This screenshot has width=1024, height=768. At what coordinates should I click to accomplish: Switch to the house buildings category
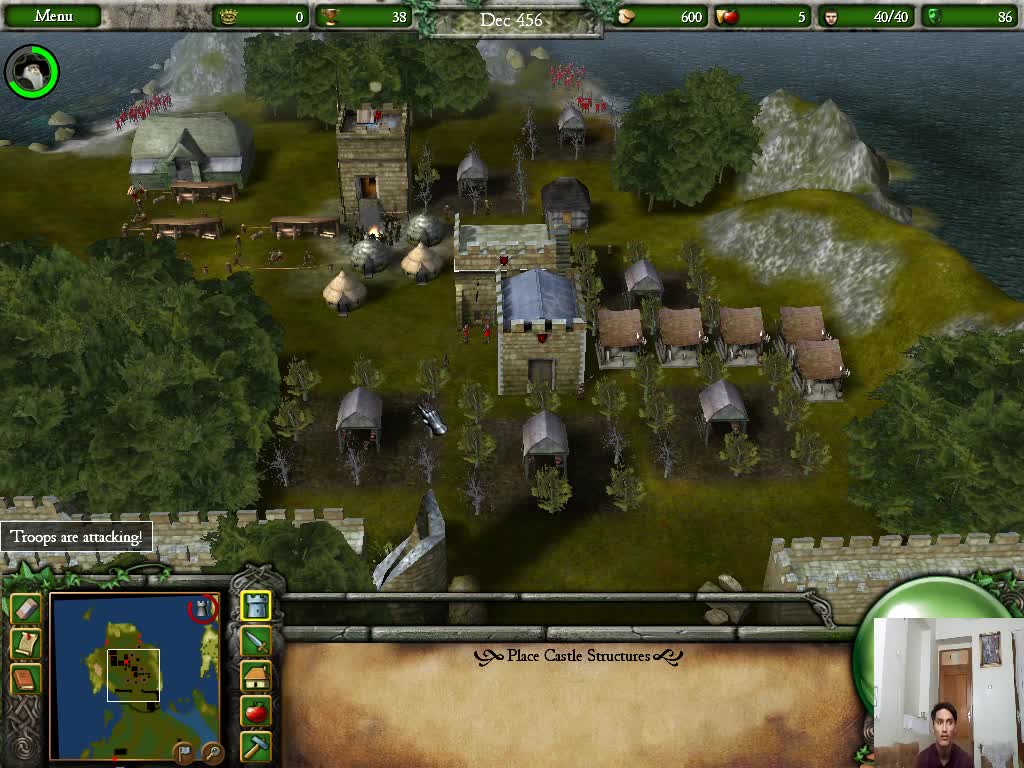coord(256,677)
